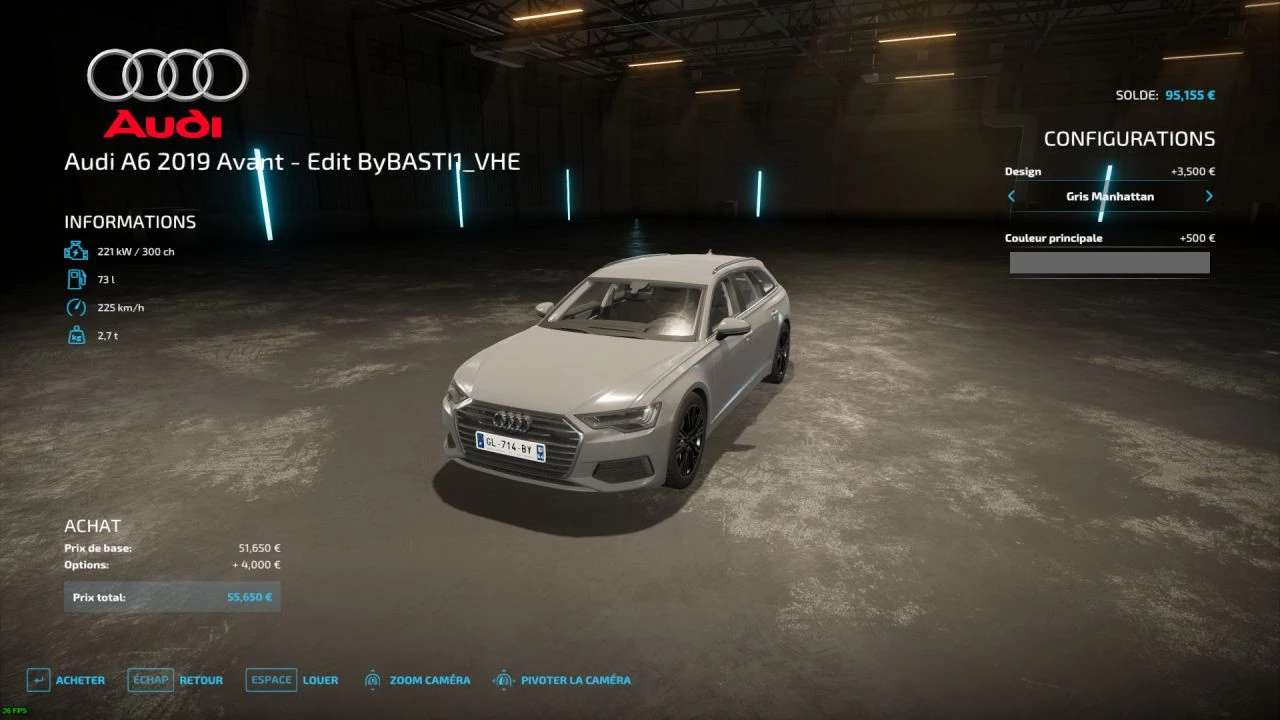The width and height of the screenshot is (1280, 720).
Task: Lease the vehicle with the Louer button
Action: click(292, 680)
